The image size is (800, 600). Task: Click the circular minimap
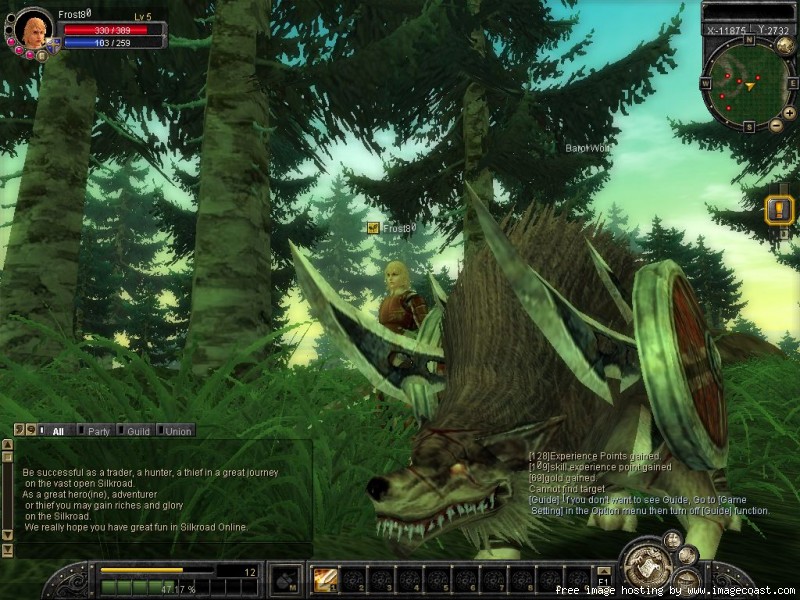748,85
